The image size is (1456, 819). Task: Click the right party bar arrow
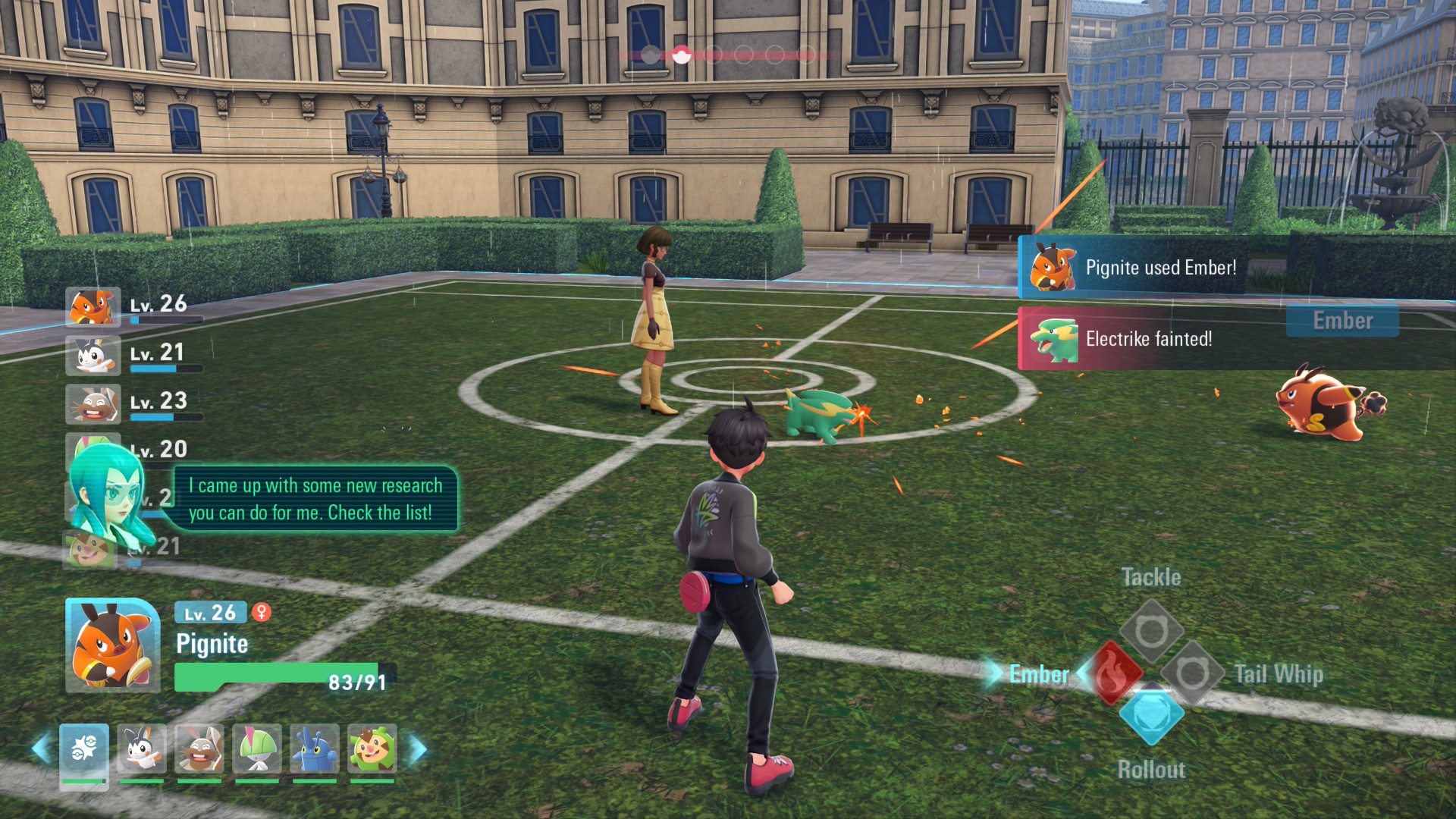pos(418,749)
